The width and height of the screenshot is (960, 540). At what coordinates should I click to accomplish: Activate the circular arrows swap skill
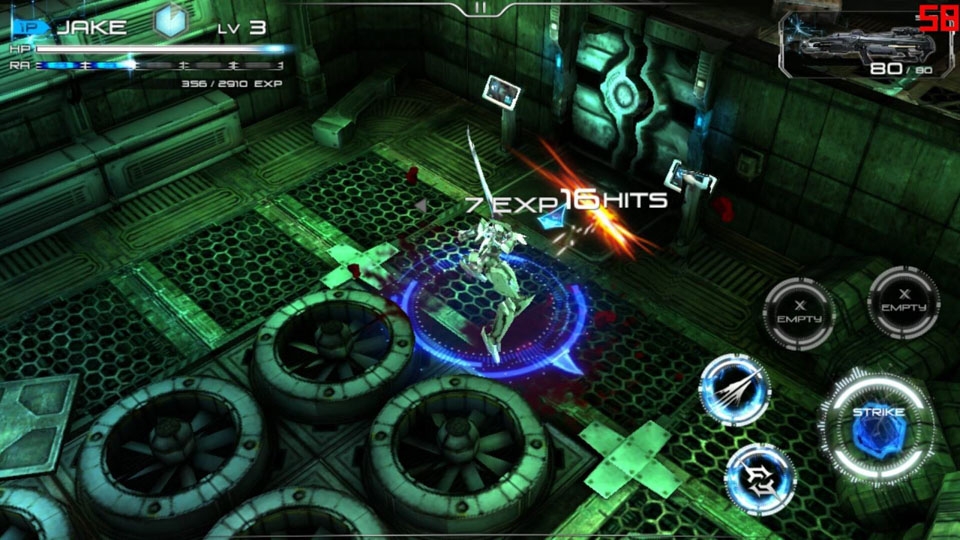759,478
